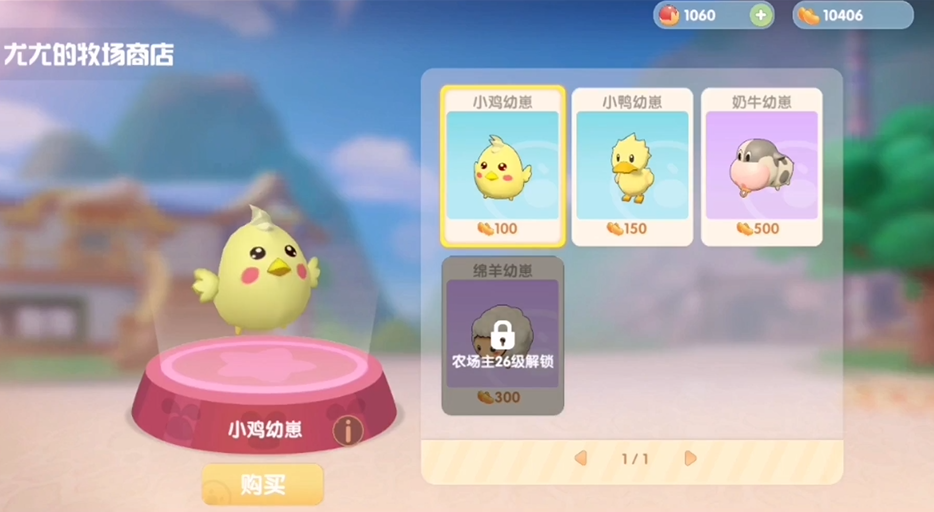Image resolution: width=934 pixels, height=512 pixels.
Task: Open the chick info icon
Action: click(x=347, y=431)
